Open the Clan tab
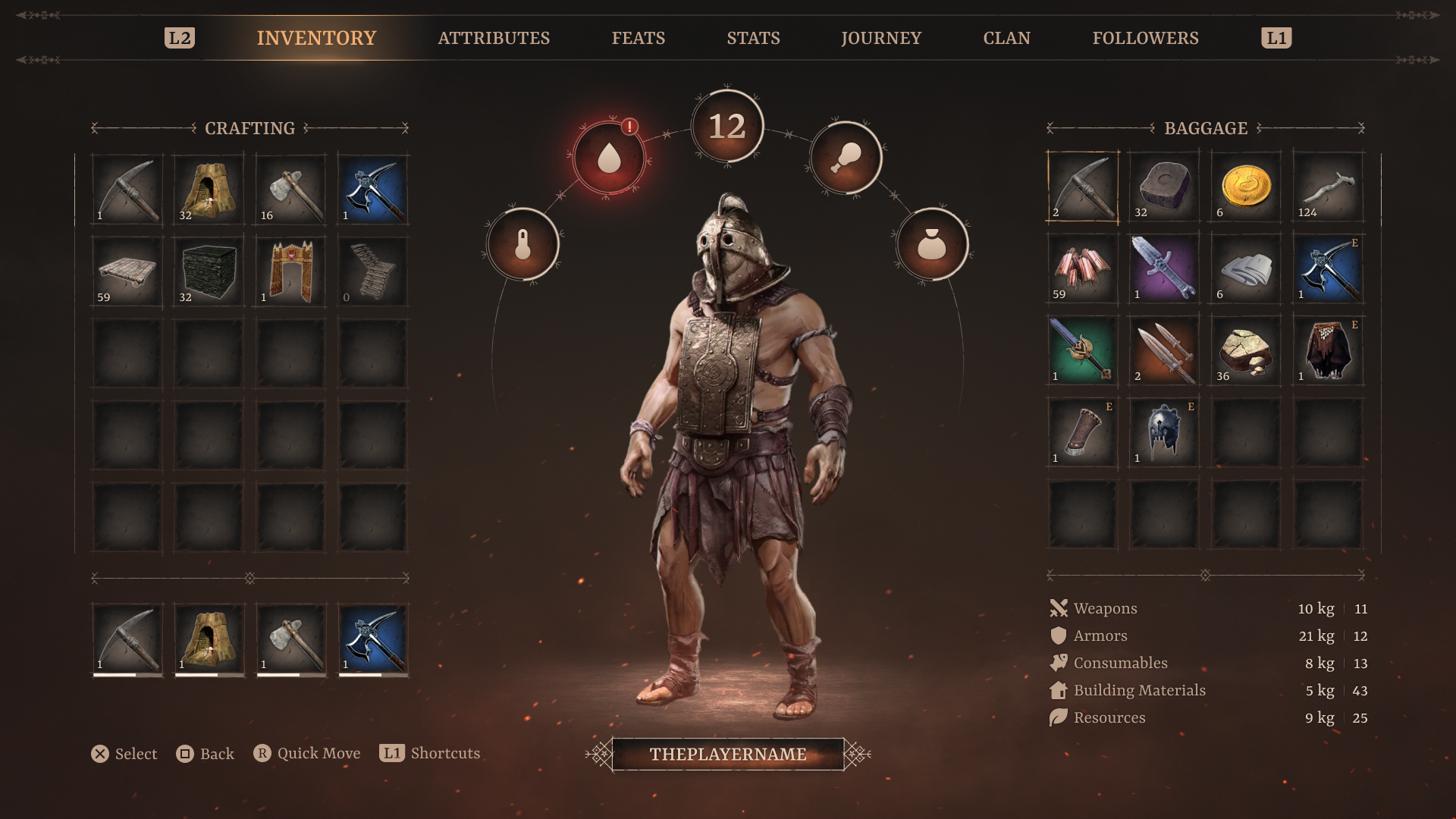 tap(1006, 38)
